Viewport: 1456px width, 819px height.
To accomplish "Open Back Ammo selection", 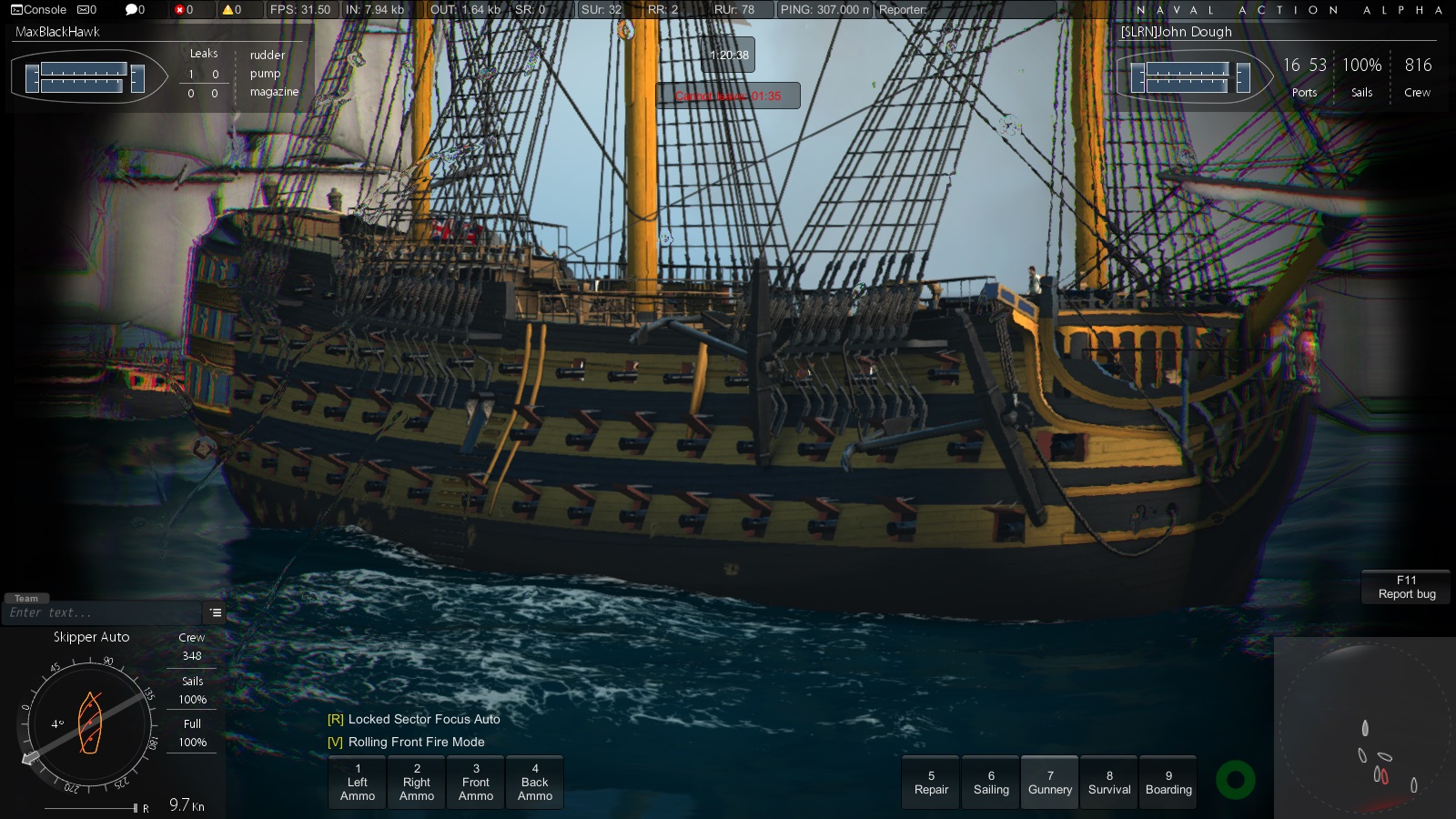I will coord(535,783).
